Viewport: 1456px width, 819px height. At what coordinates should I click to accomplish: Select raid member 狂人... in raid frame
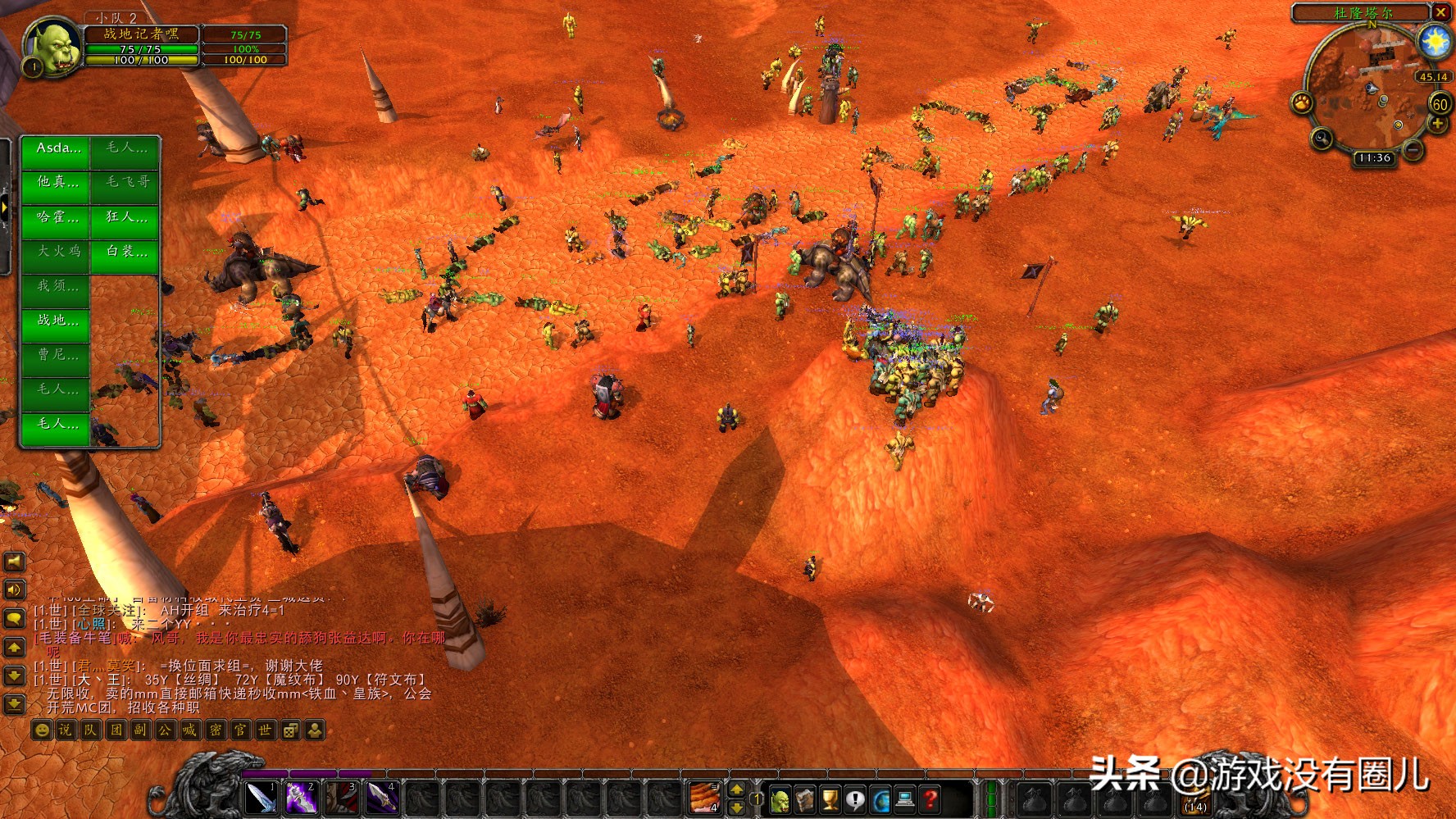[125, 217]
